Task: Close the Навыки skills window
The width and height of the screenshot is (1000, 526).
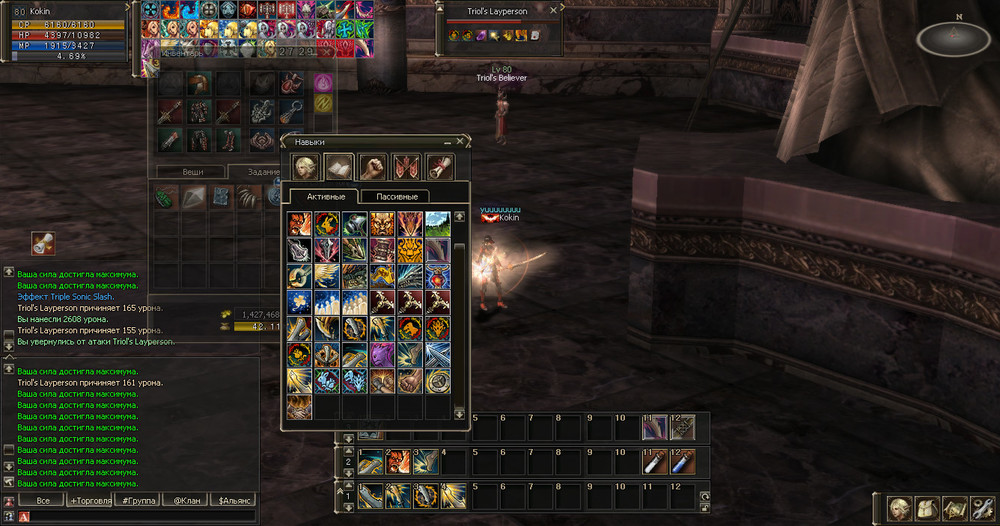Action: click(460, 142)
